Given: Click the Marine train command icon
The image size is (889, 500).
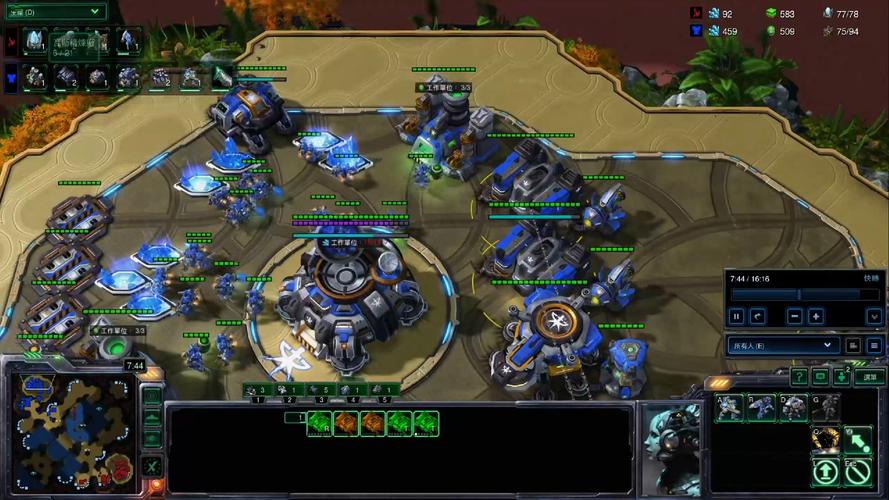Looking at the screenshot, I should (x=729, y=407).
